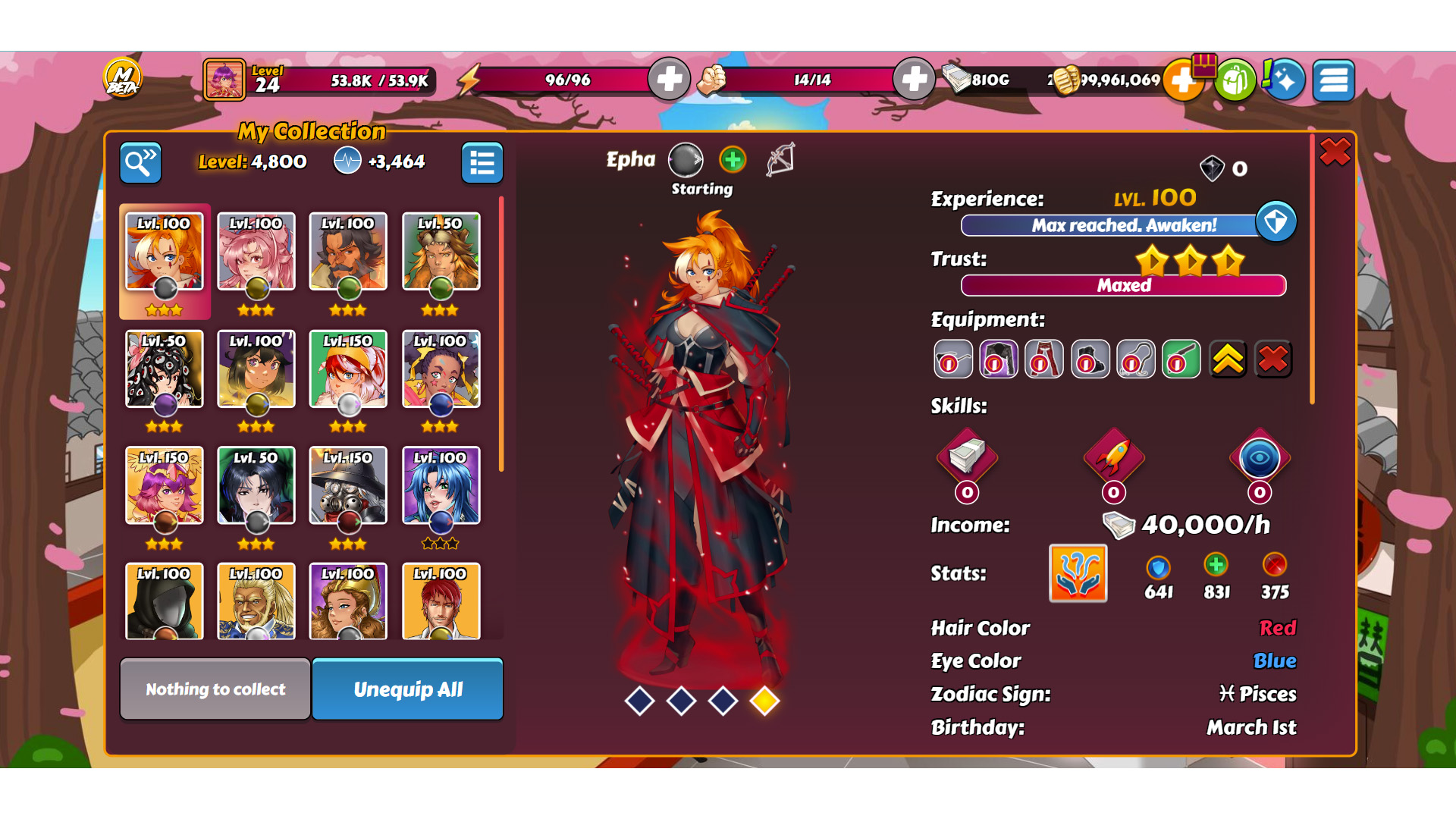The height and width of the screenshot is (819, 1456).
Task: Click the orange class emblem in Stats
Action: tap(1078, 573)
